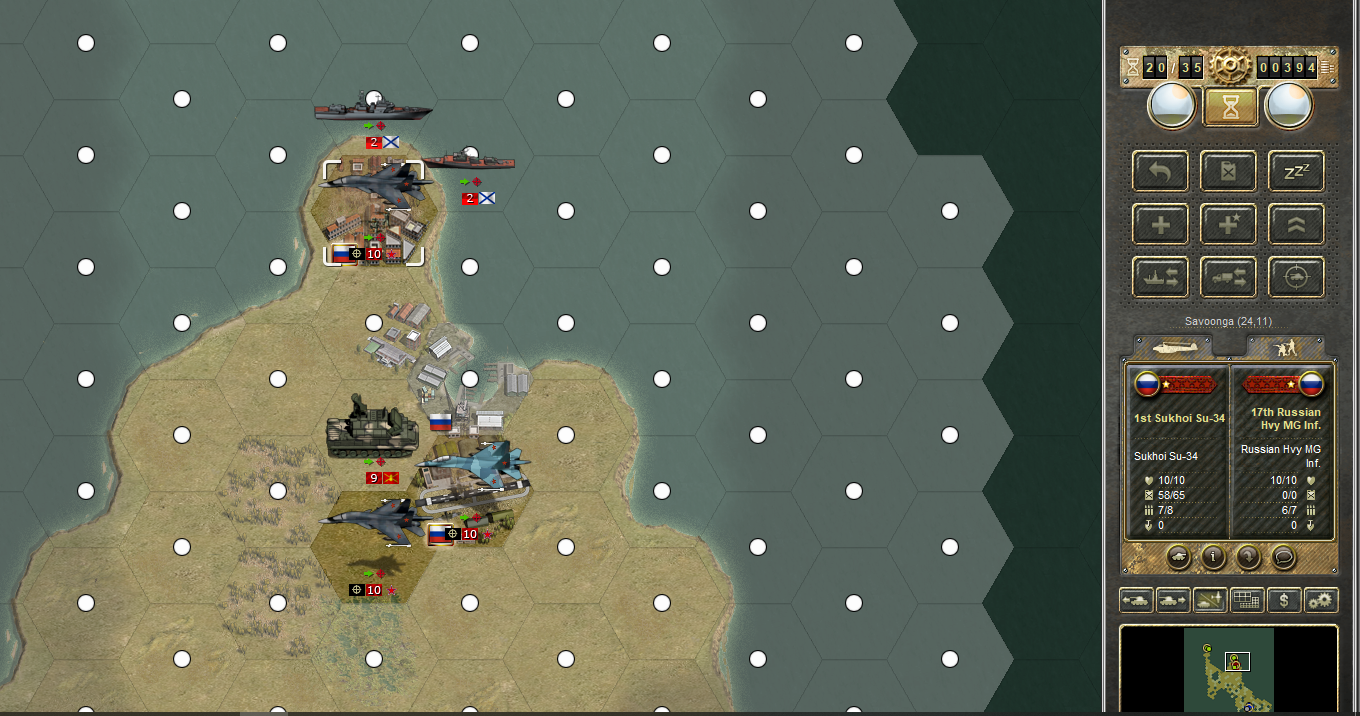
Task: Select the previous unit with the left-arrow tank
Action: point(1135,601)
